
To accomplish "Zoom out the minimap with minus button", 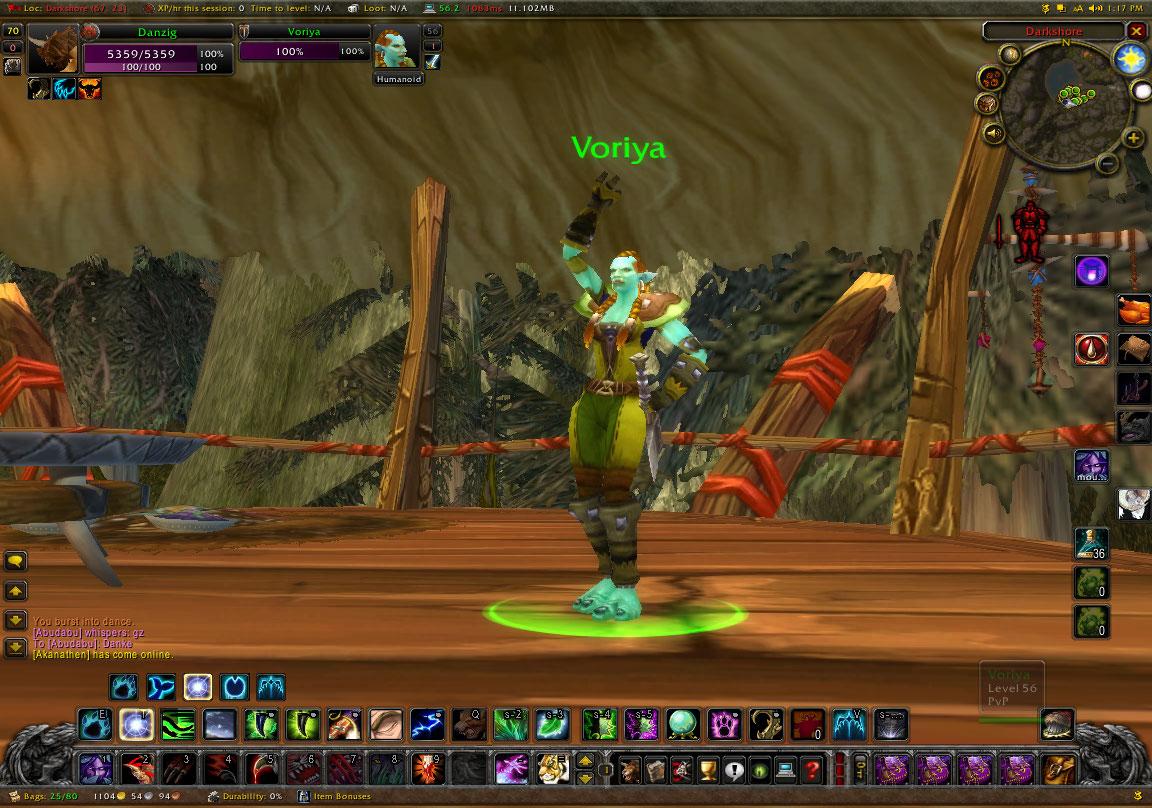I will pyautogui.click(x=1107, y=163).
